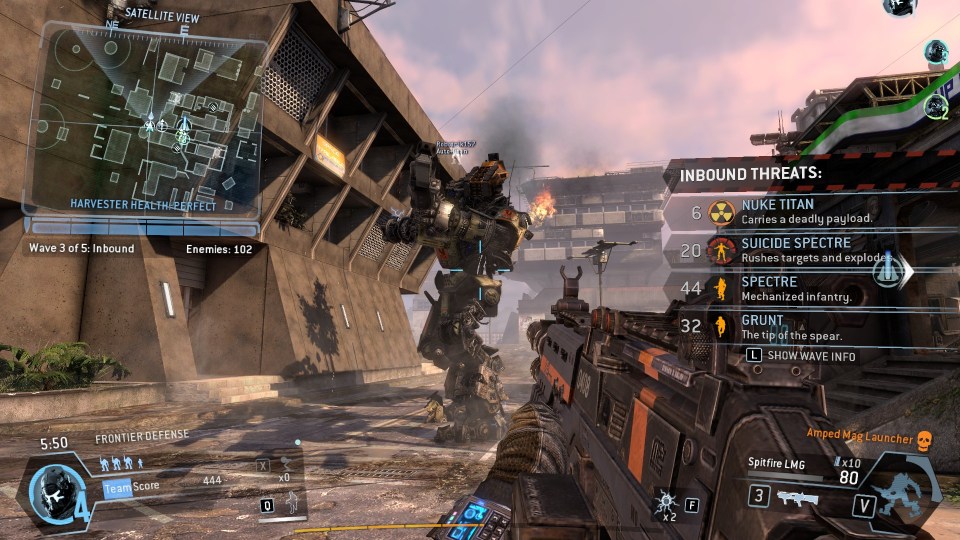Click the Amped Mag Launcher skull icon

pos(924,438)
